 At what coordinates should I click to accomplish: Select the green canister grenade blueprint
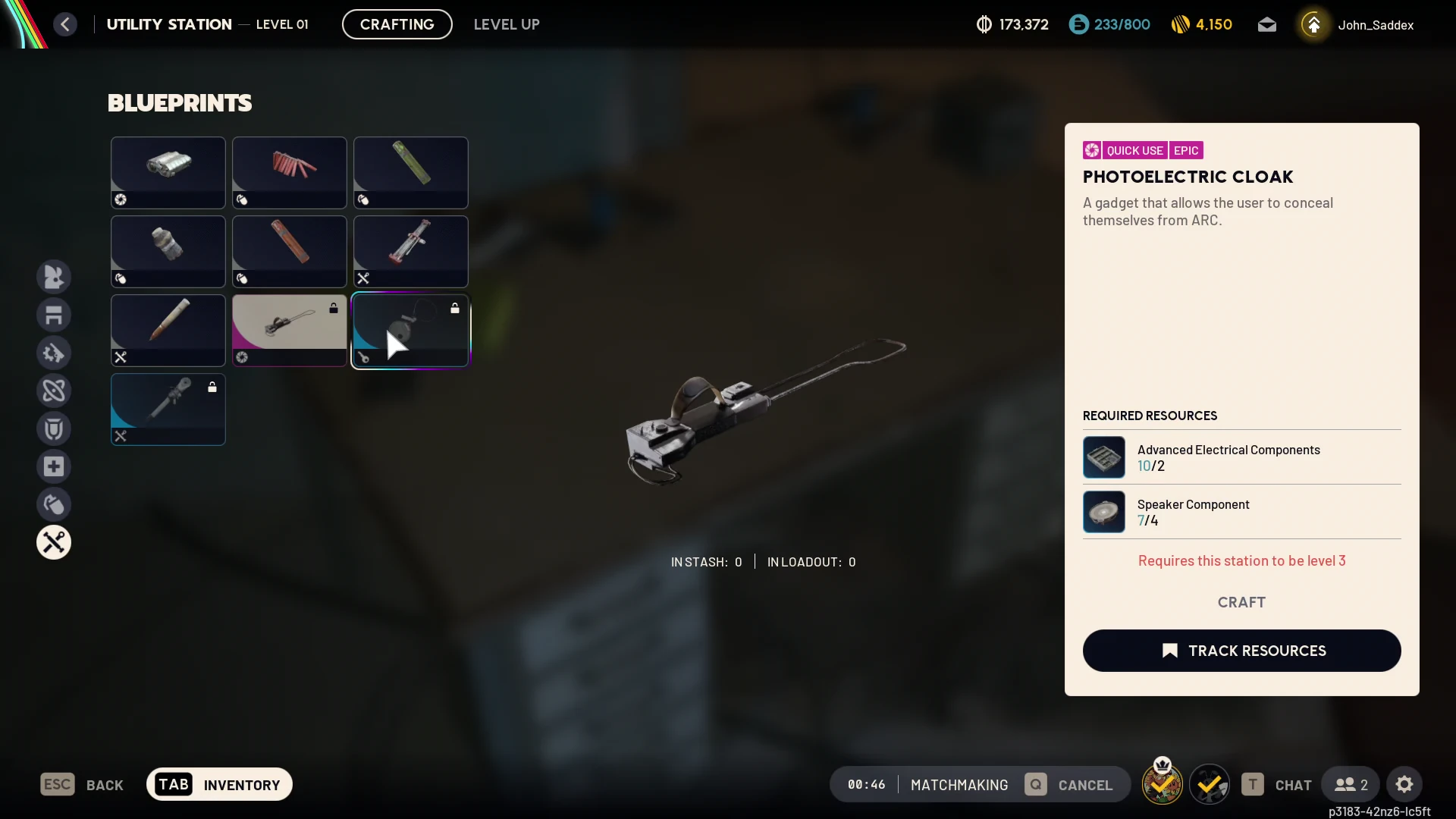pos(411,172)
